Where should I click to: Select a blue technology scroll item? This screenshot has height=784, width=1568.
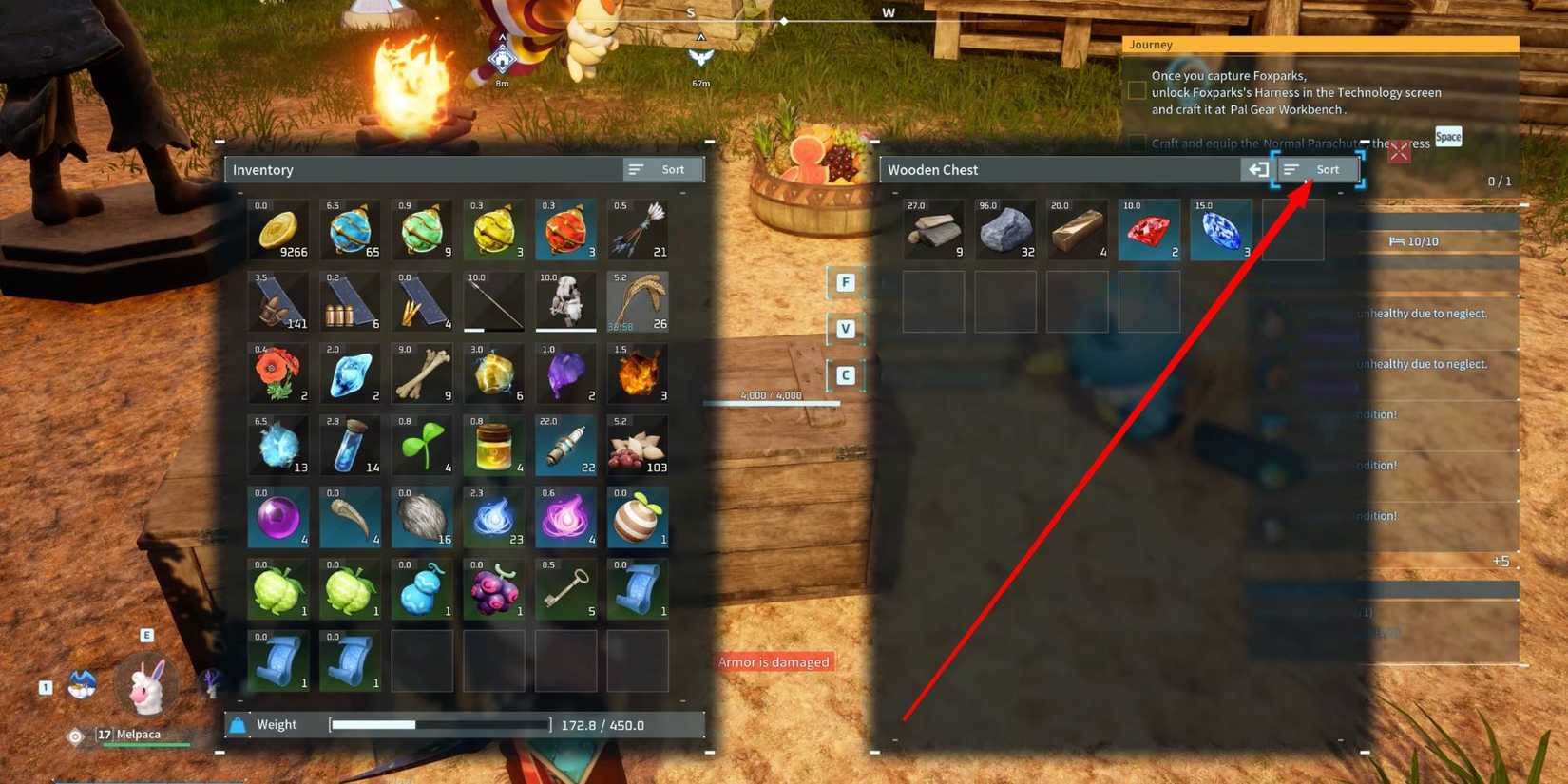click(638, 589)
